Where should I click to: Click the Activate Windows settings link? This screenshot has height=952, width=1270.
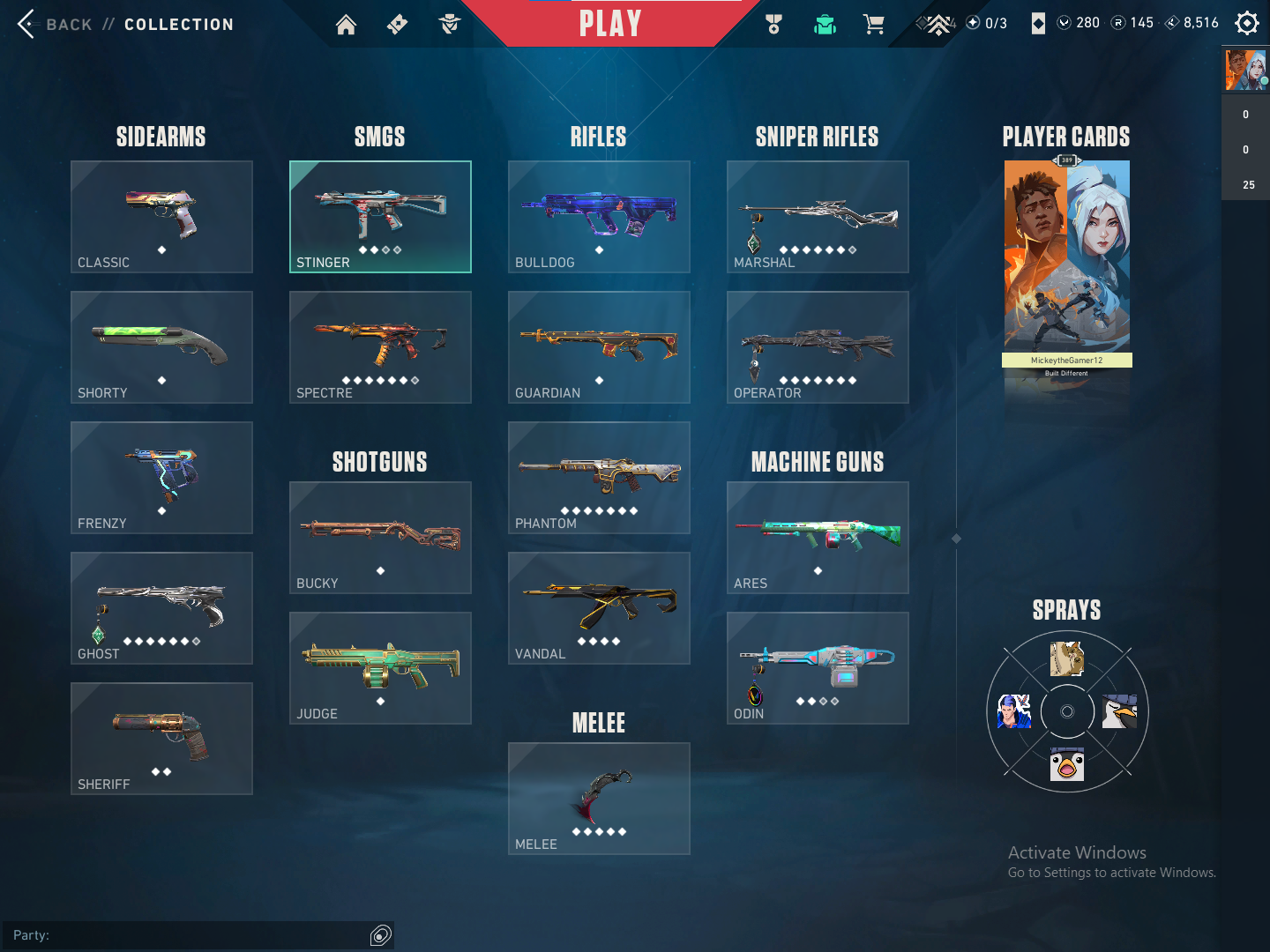1111,872
